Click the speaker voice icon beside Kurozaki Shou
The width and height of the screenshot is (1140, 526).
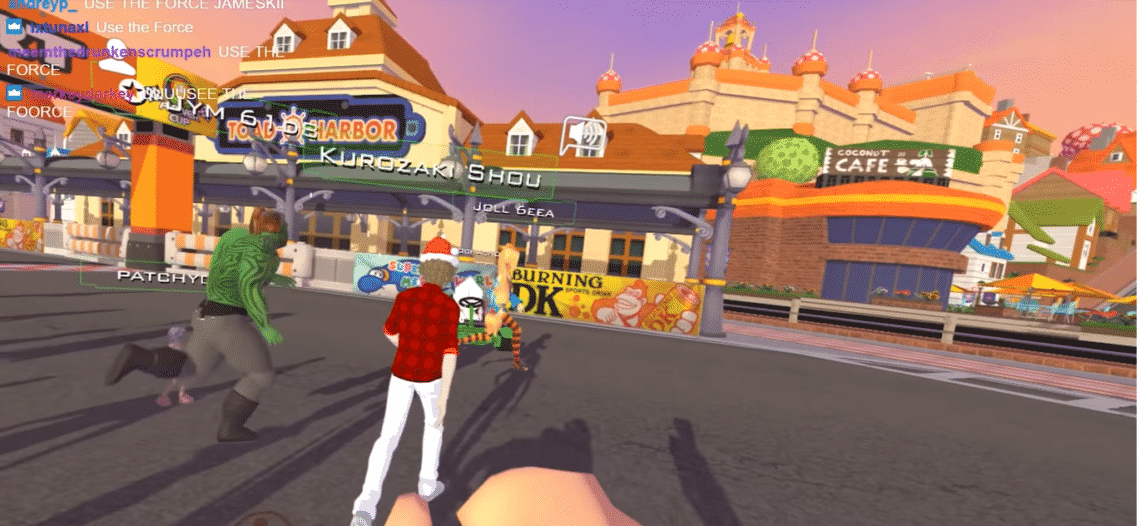click(x=583, y=137)
